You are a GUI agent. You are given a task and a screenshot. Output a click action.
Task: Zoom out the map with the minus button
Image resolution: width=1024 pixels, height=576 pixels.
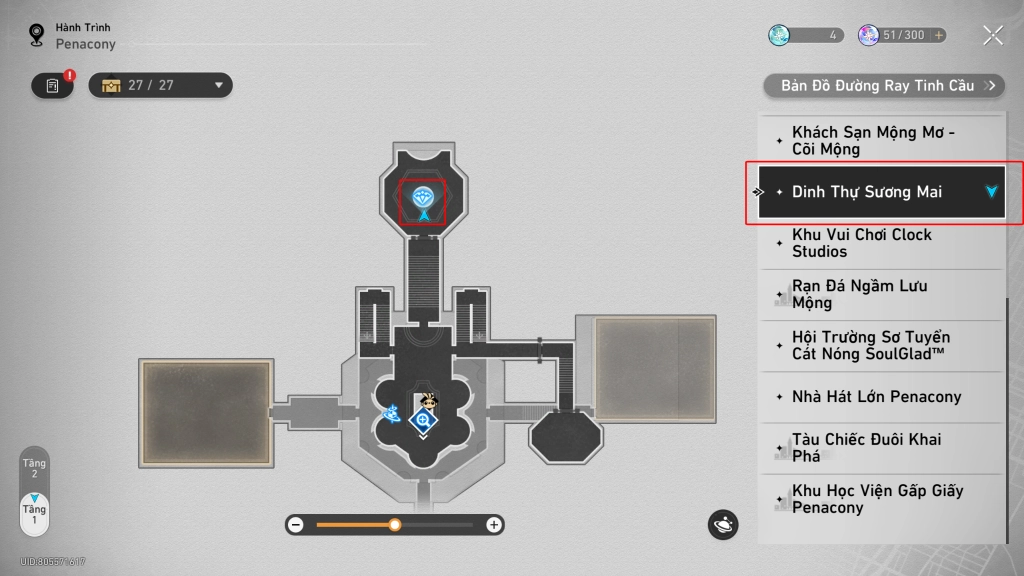tap(295, 525)
